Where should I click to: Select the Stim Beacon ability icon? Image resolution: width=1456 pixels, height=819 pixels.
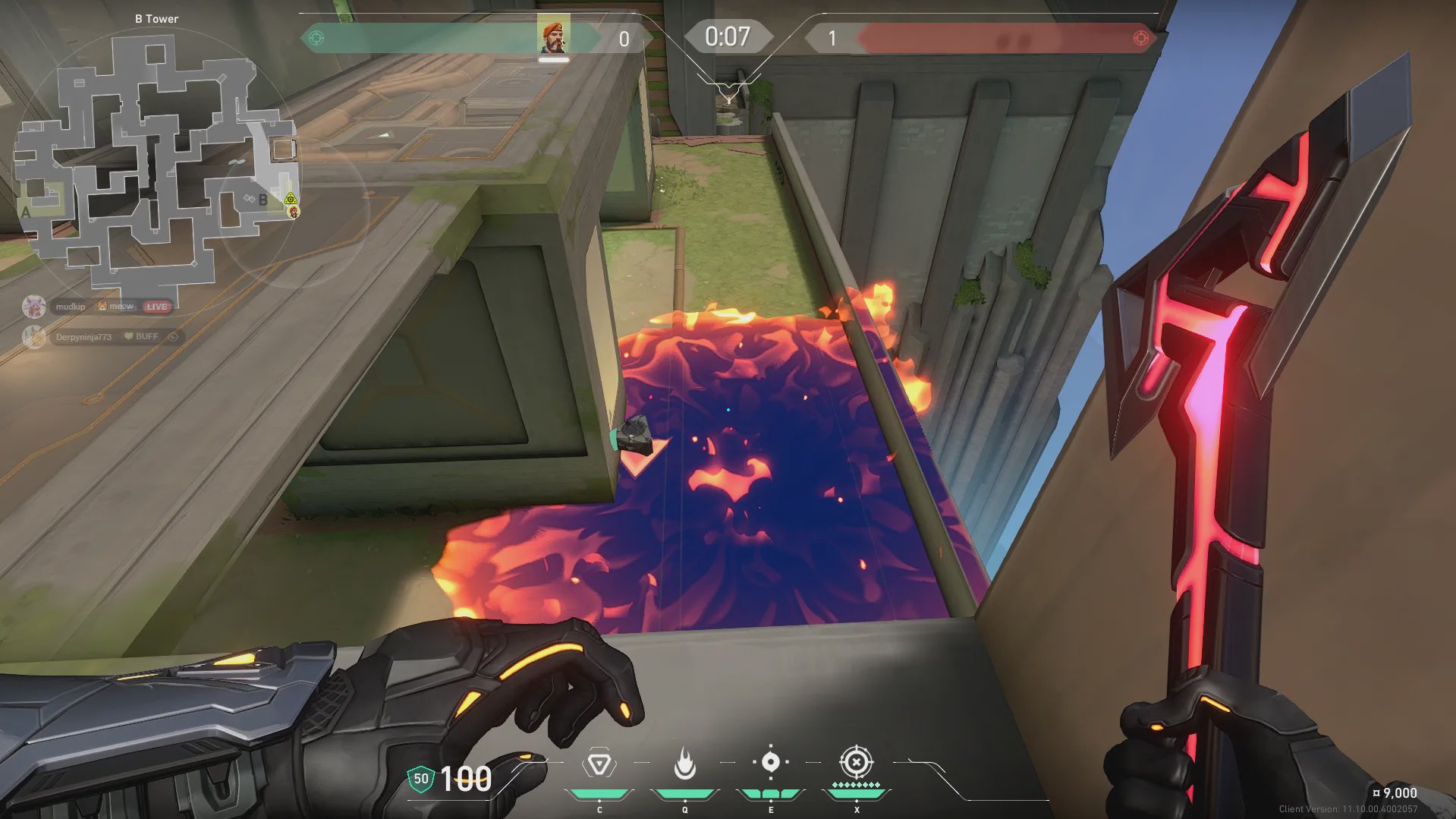point(599,764)
